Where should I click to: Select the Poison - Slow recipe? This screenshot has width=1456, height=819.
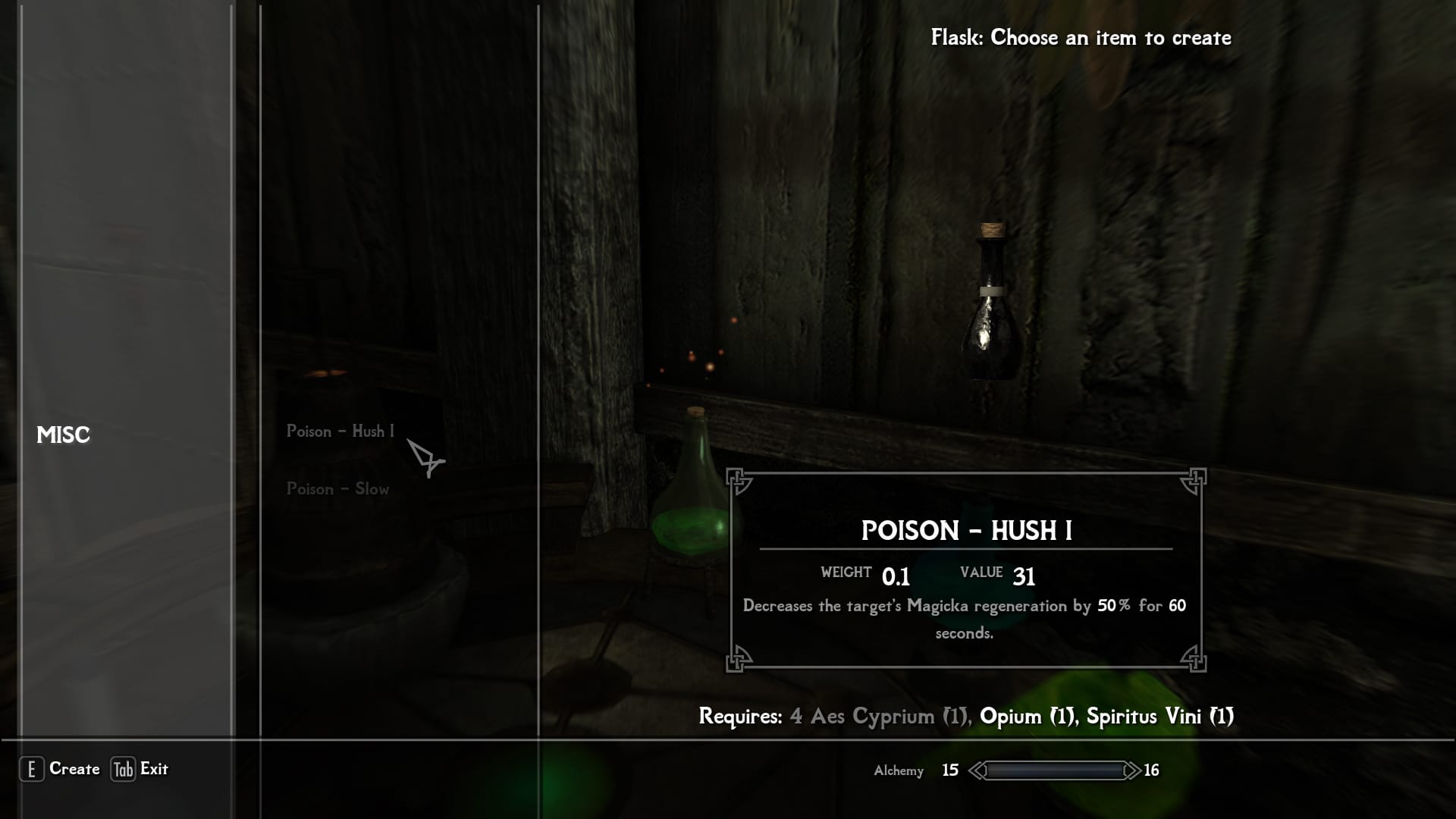pyautogui.click(x=337, y=489)
